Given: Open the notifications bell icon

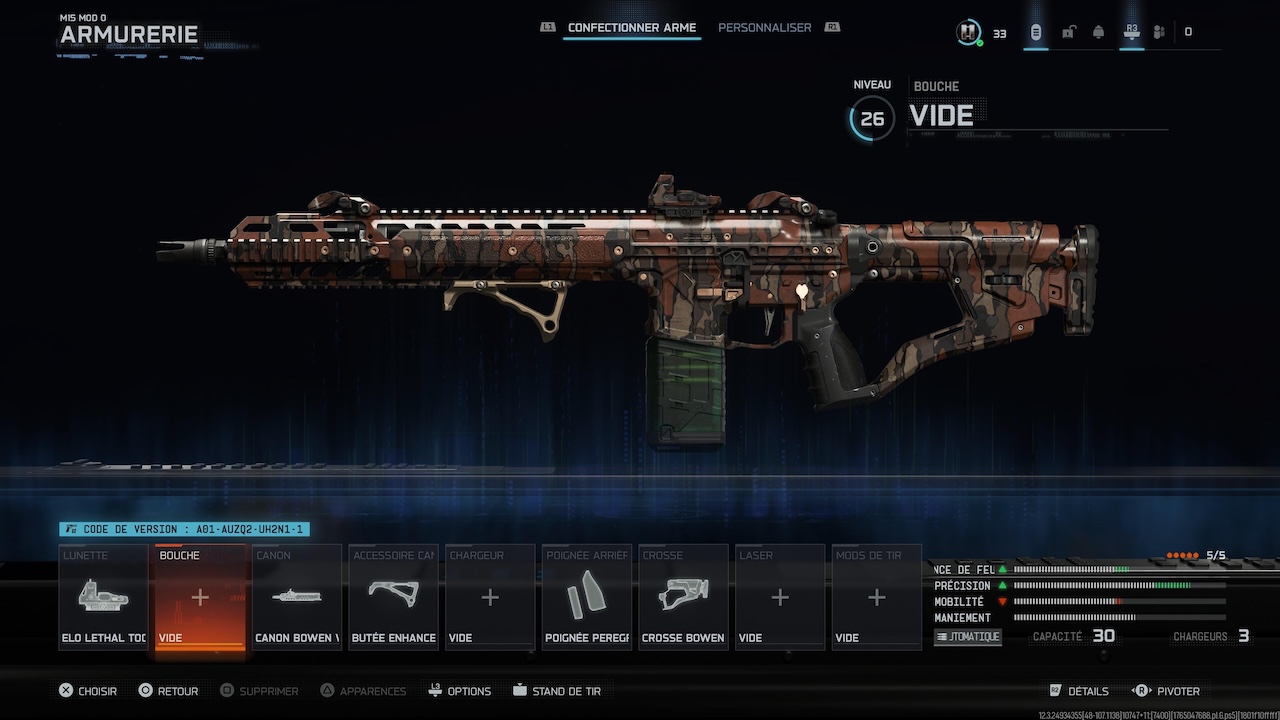Looking at the screenshot, I should (x=1098, y=32).
